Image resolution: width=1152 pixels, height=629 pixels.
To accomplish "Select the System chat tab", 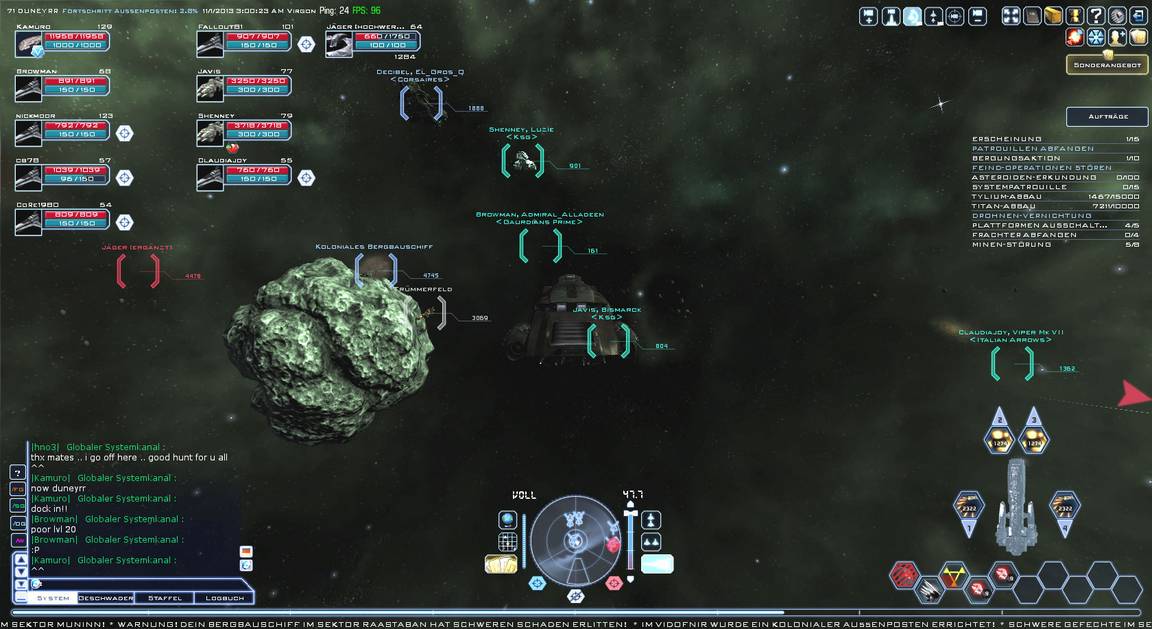I will pos(52,598).
